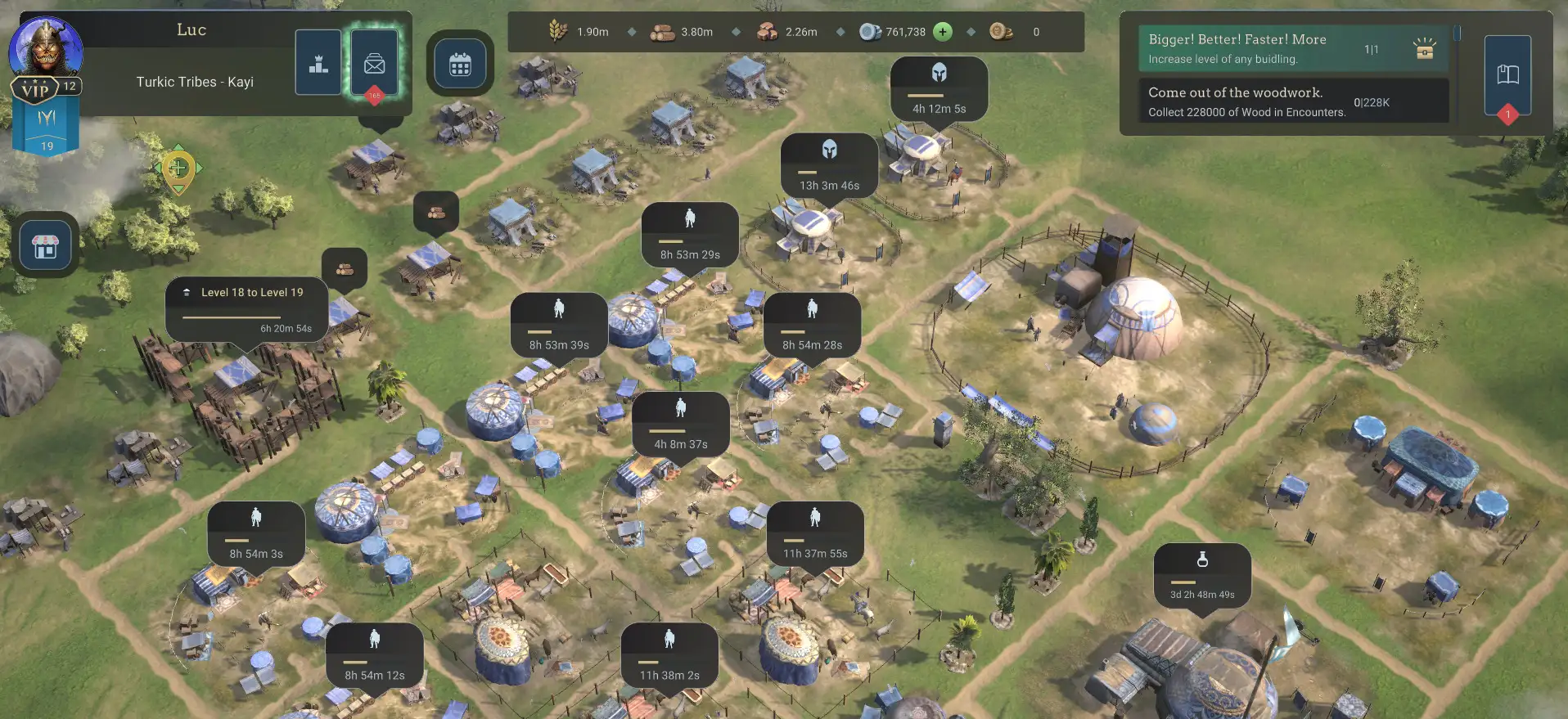
Task: Click the yellow plus map marker
Action: [178, 169]
